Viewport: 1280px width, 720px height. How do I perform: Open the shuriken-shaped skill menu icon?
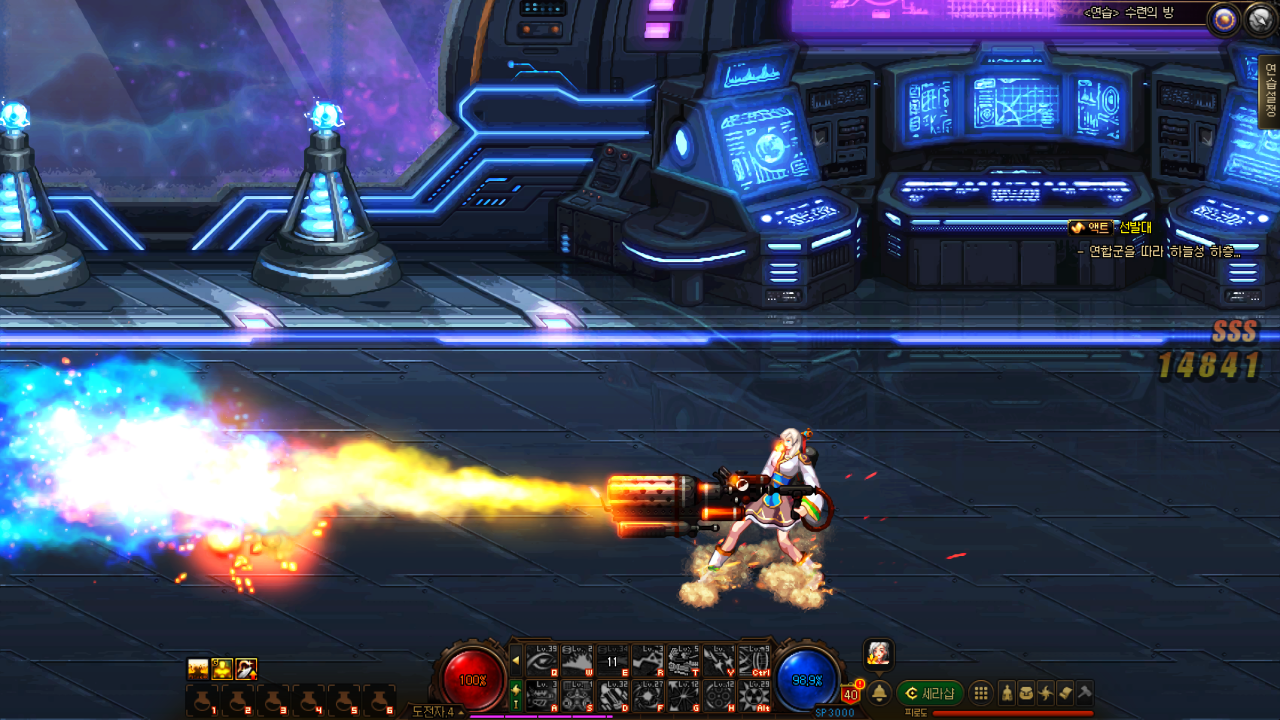[x=1046, y=693]
